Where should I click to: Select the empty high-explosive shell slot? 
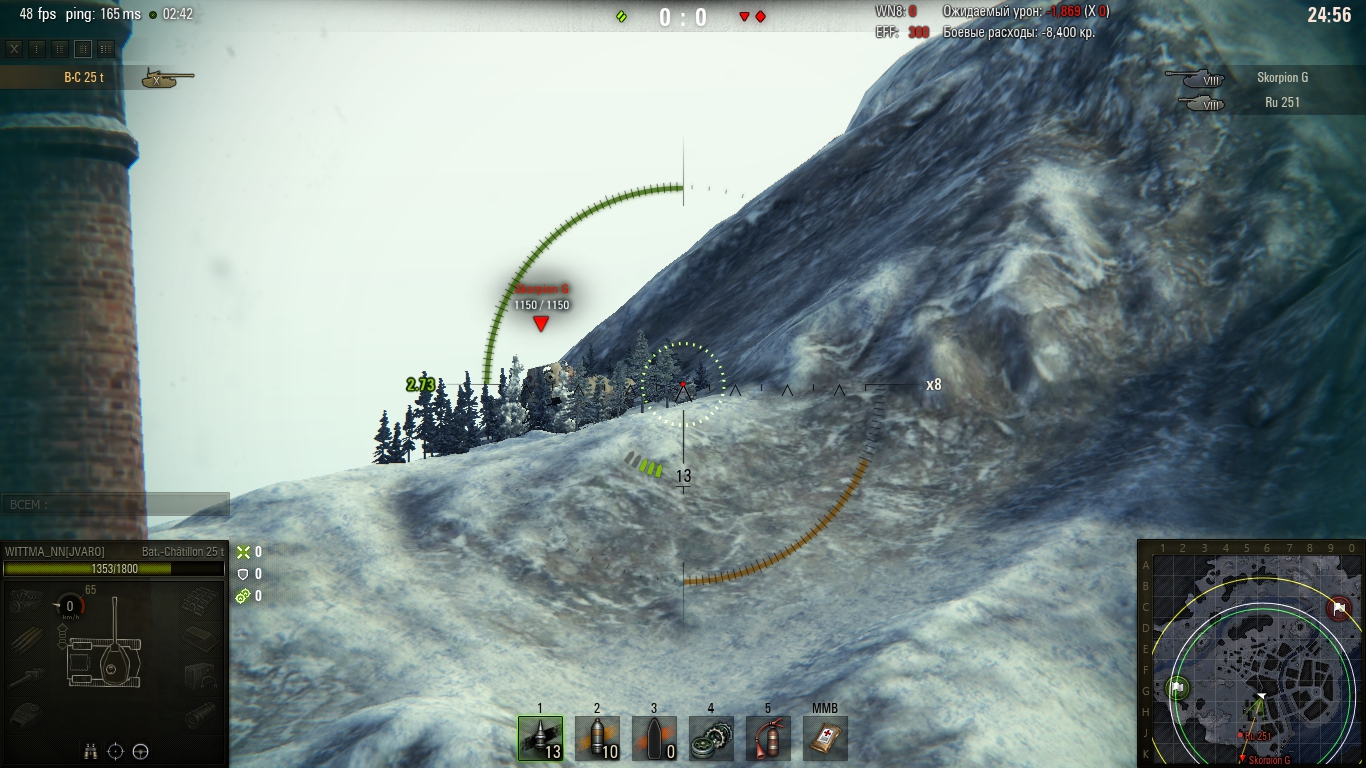[654, 738]
